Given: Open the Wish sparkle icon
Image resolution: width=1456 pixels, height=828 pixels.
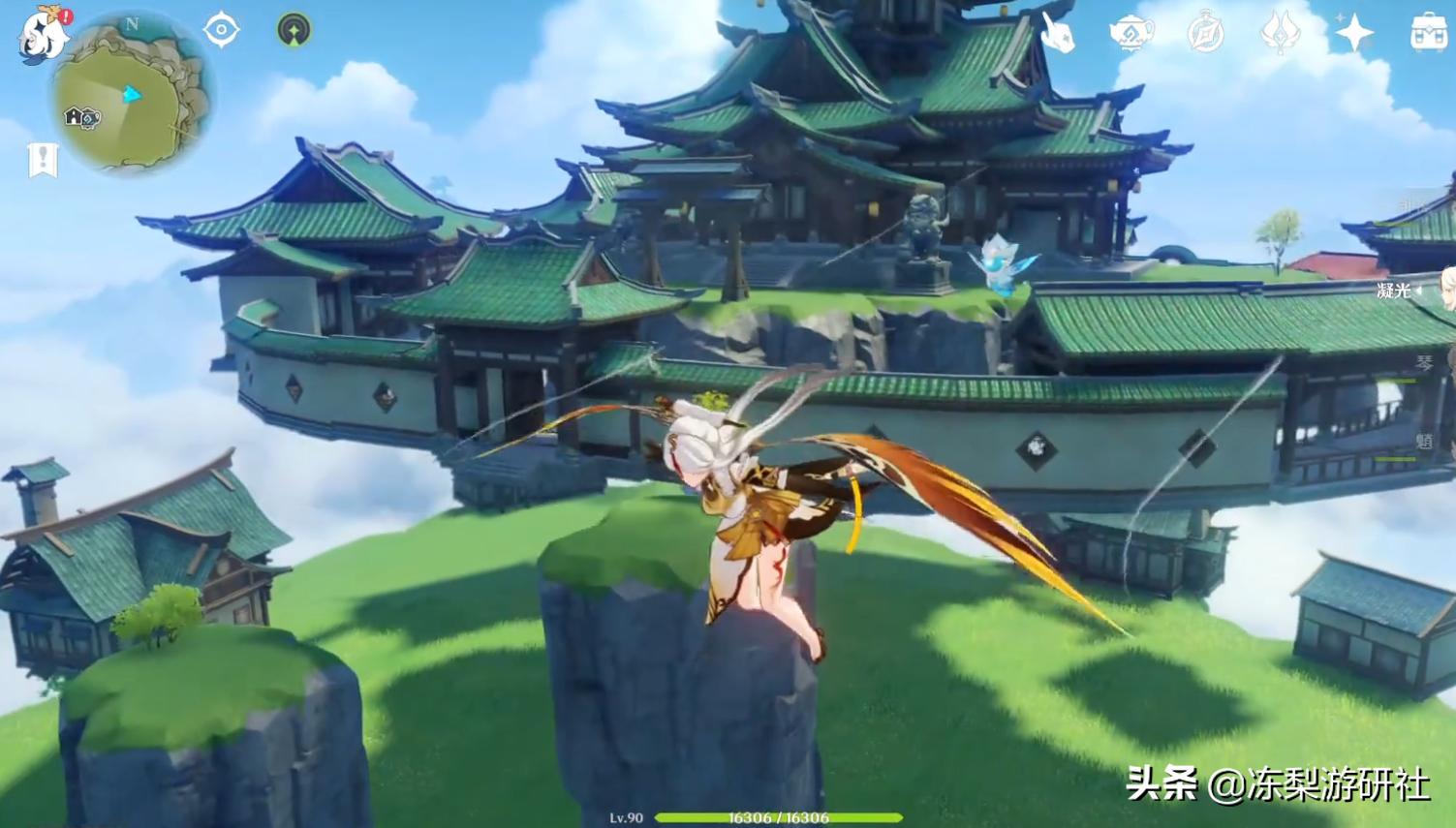Looking at the screenshot, I should click(x=1355, y=31).
